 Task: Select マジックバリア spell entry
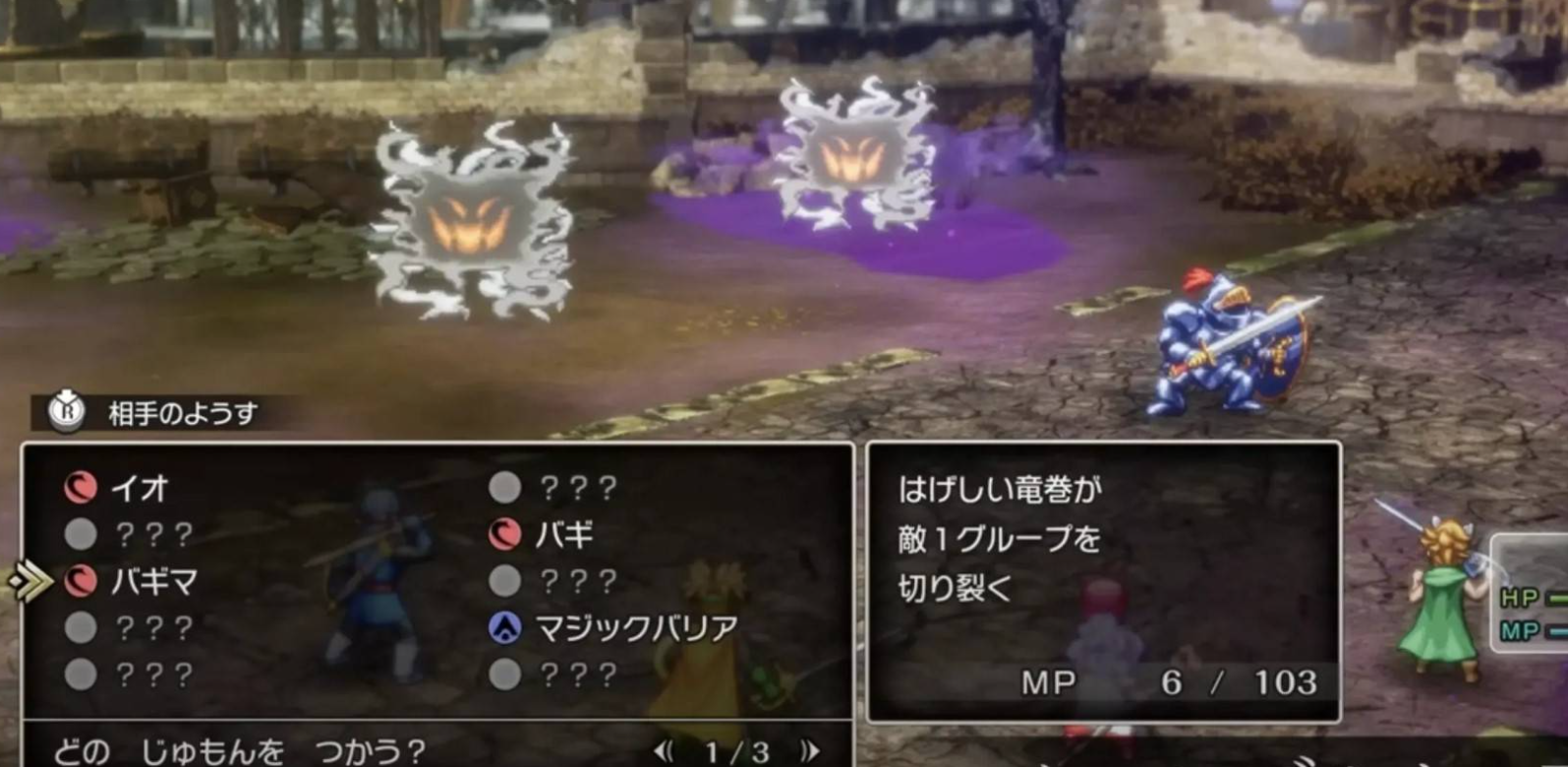(635, 628)
